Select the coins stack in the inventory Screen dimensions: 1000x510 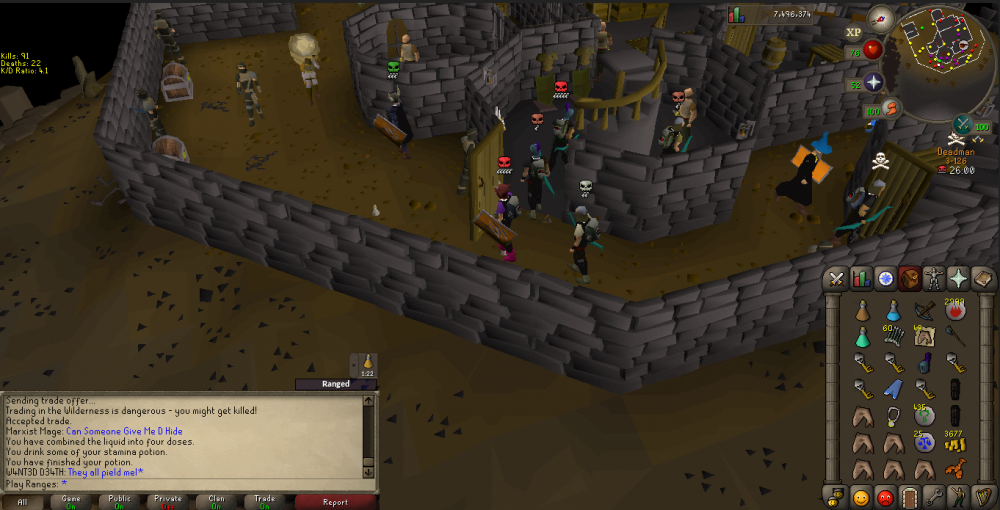tap(955, 443)
